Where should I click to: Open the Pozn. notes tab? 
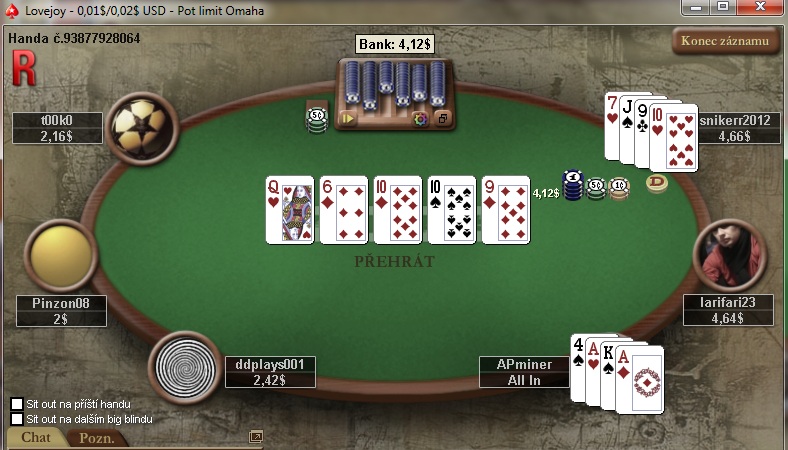click(x=97, y=438)
